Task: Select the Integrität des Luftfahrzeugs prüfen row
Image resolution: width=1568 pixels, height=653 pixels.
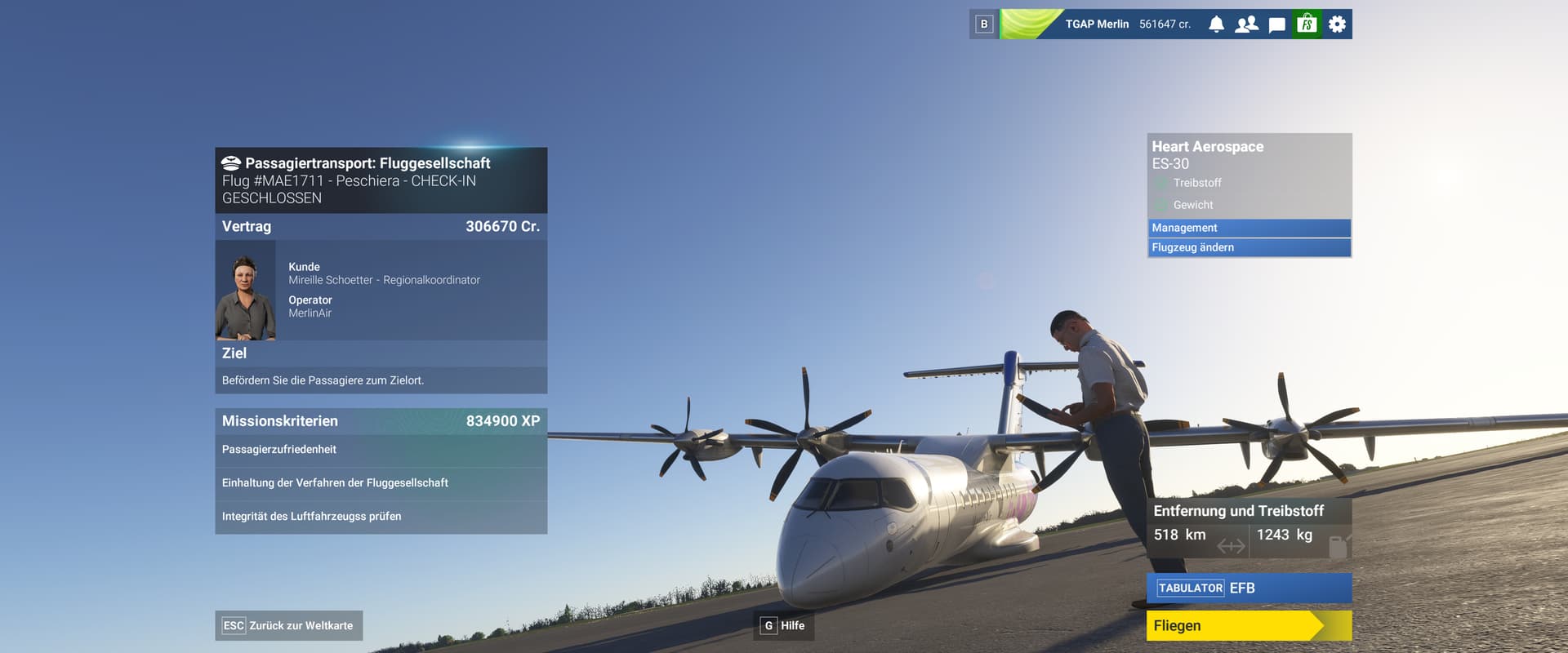Action: (x=381, y=517)
